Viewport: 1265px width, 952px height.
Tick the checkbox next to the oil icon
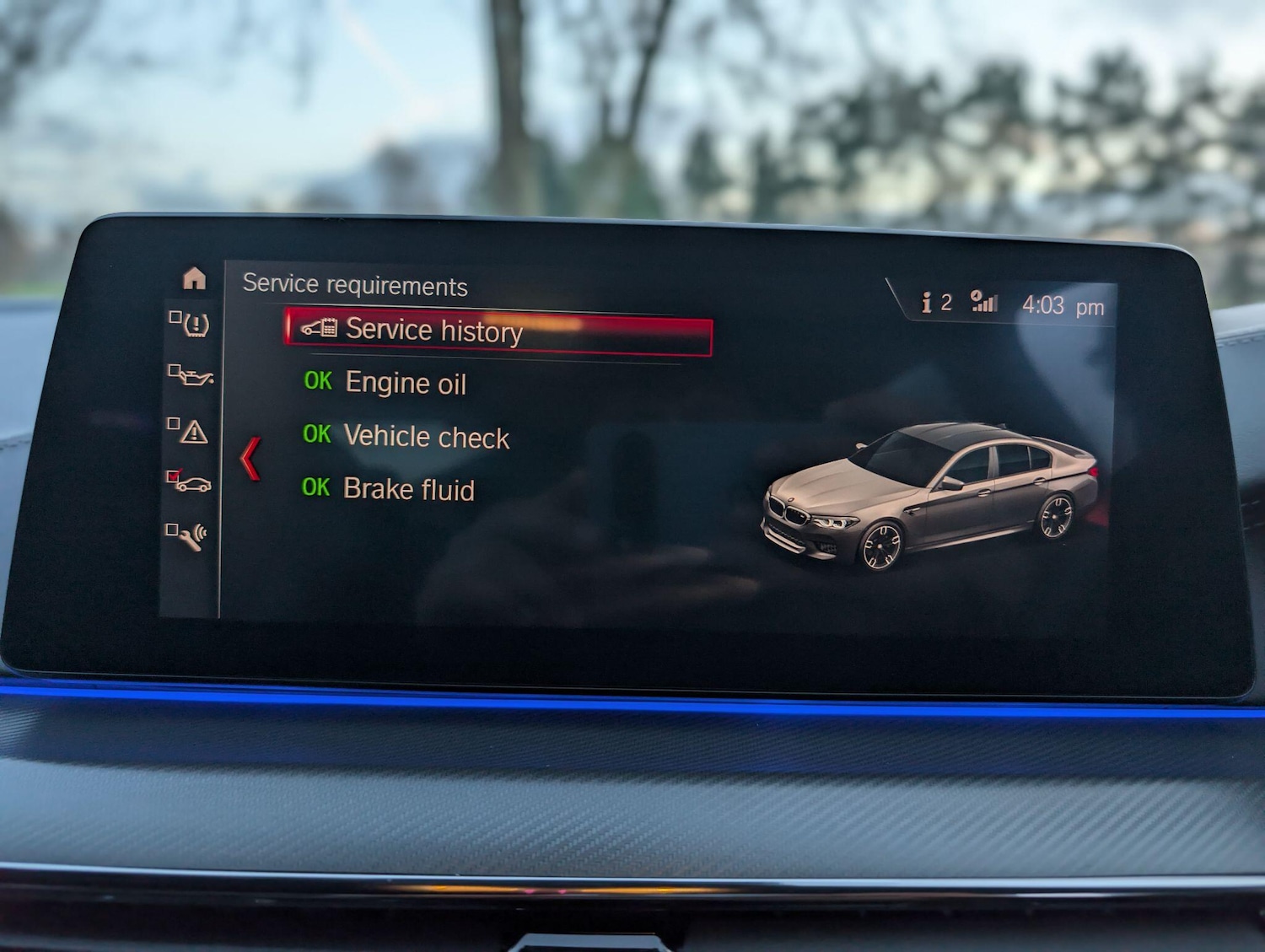tap(175, 369)
